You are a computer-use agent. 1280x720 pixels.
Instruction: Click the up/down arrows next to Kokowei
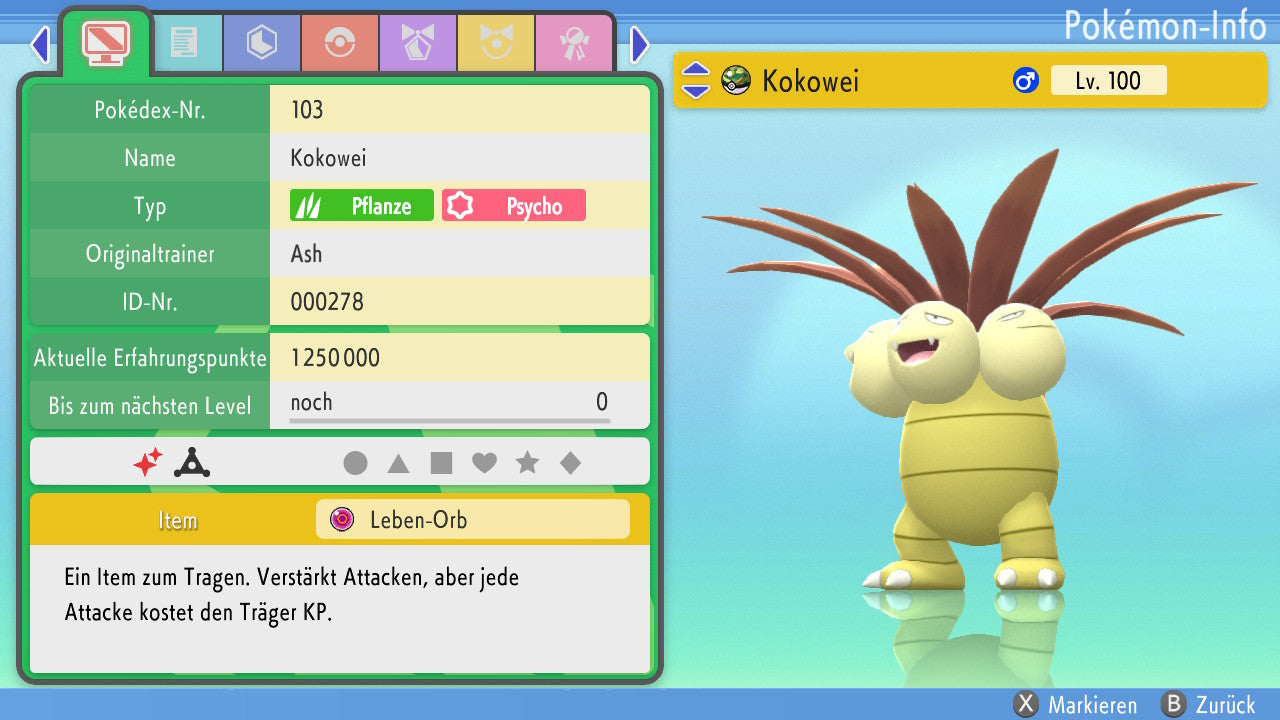coord(695,81)
